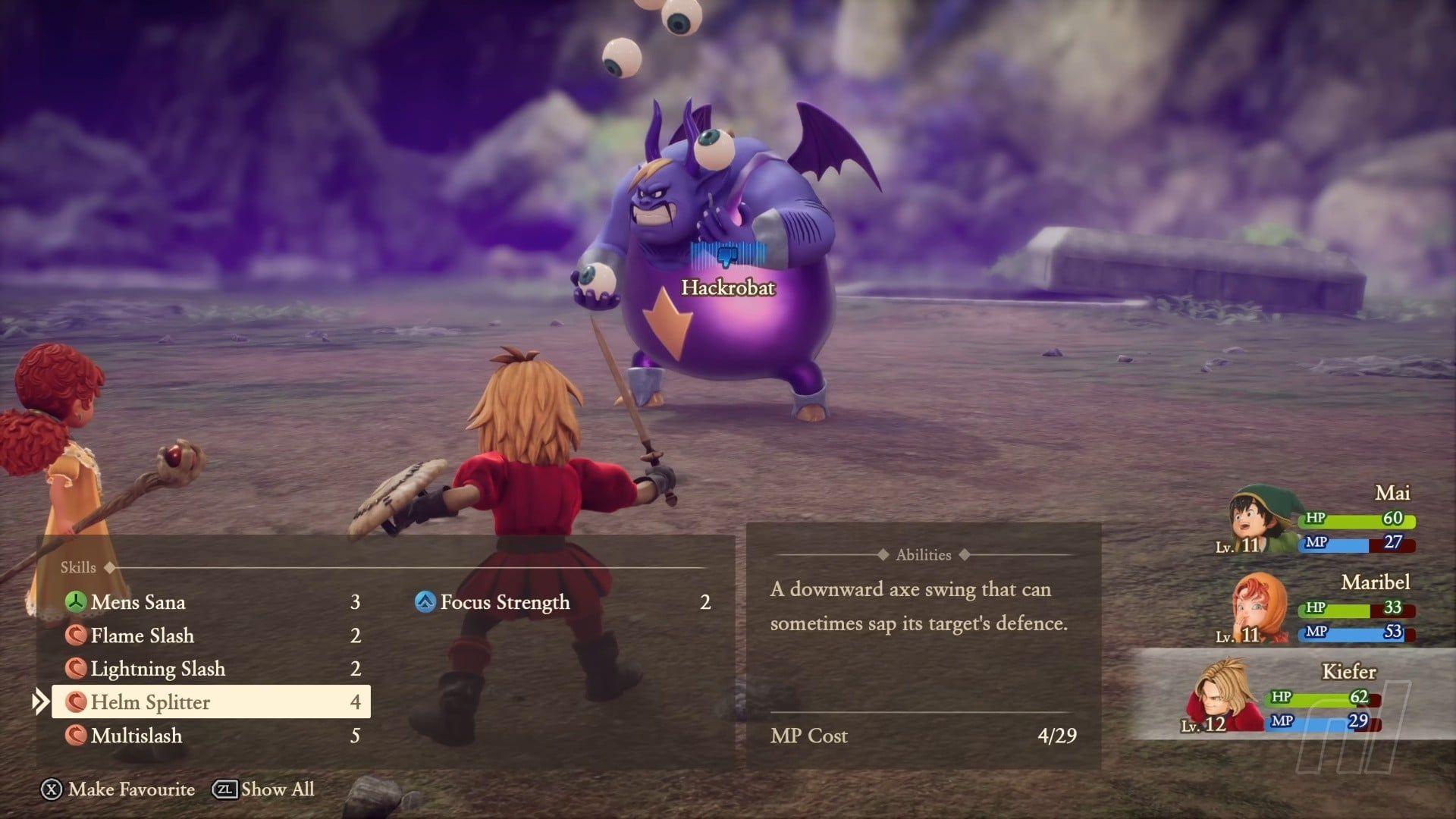Target the Hackrobat enemy name label

point(728,287)
